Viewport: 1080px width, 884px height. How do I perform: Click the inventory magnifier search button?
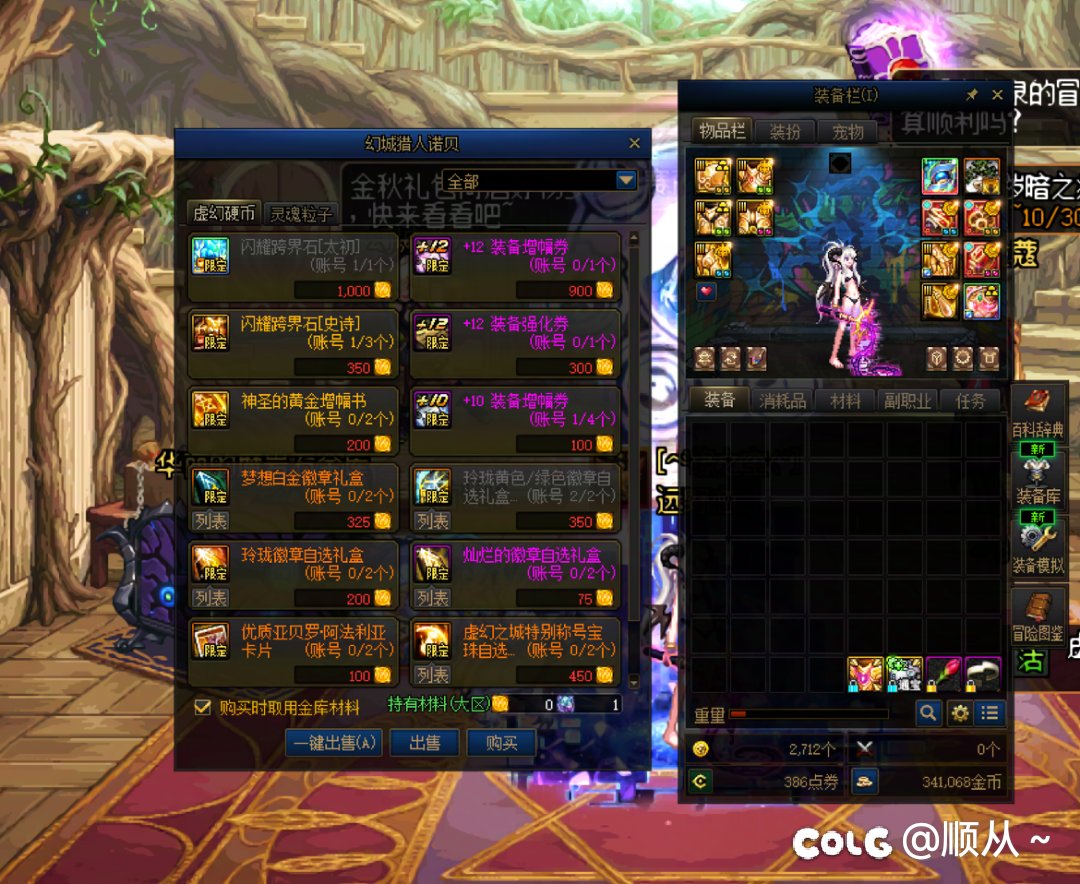coord(929,712)
